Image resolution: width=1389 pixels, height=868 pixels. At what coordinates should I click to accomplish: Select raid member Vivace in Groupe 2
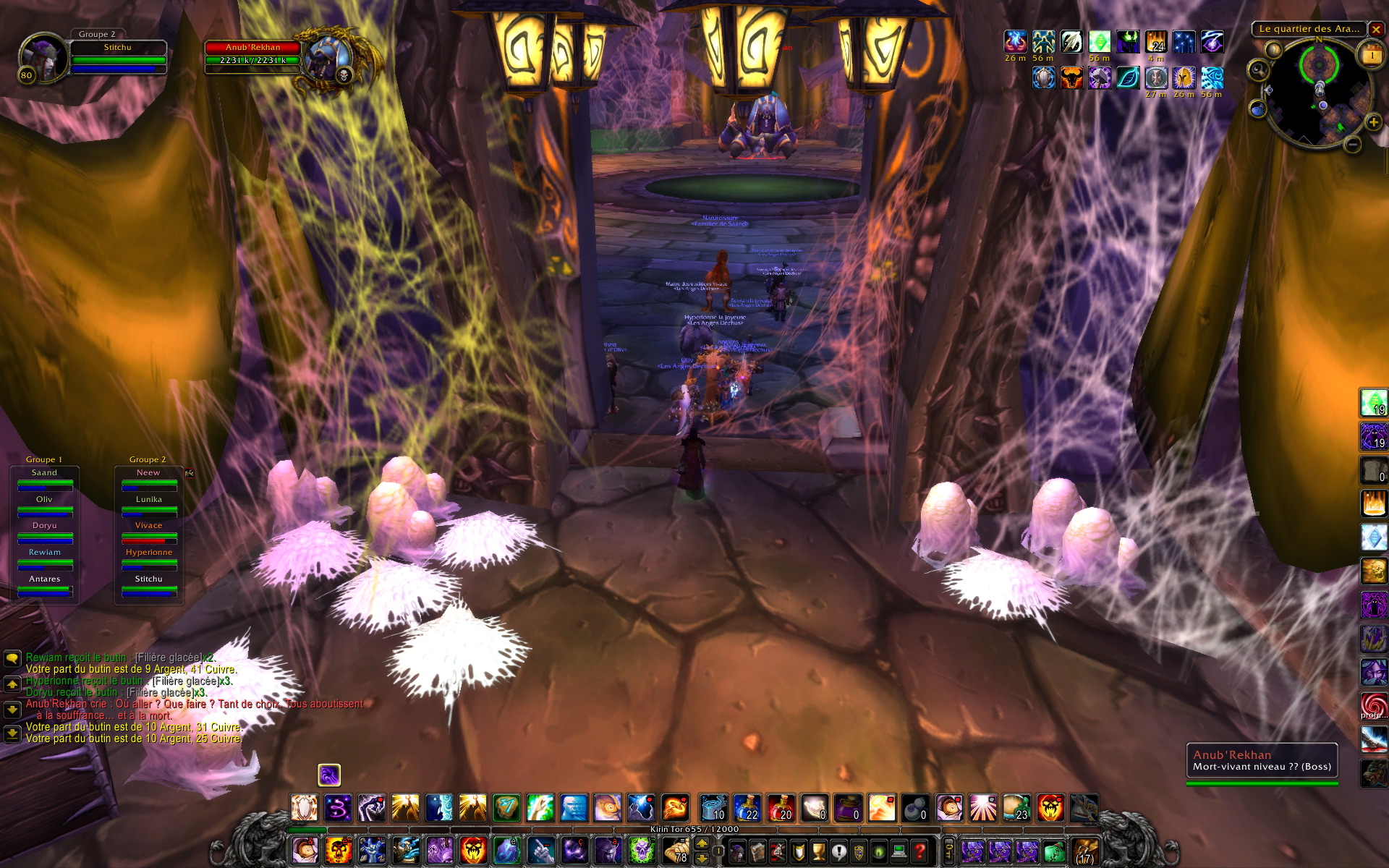click(149, 531)
